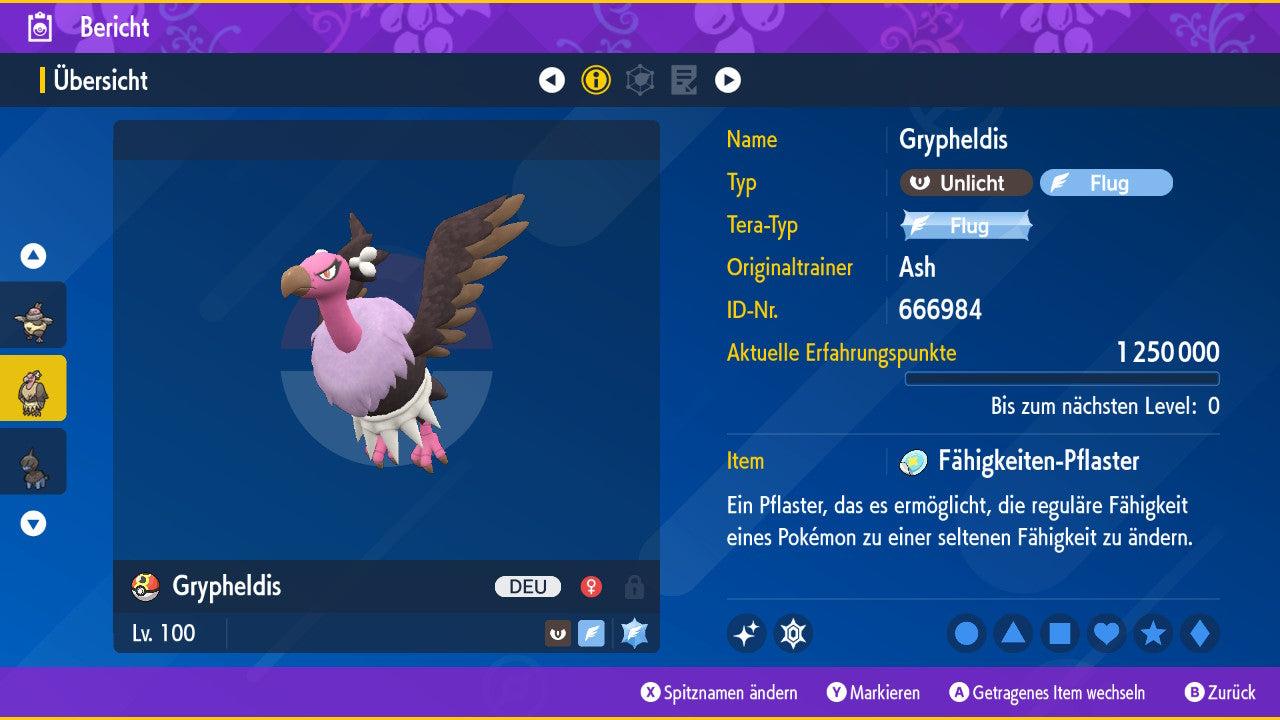Select Zurück to go back
Image resolution: width=1280 pixels, height=720 pixels.
pos(1220,693)
